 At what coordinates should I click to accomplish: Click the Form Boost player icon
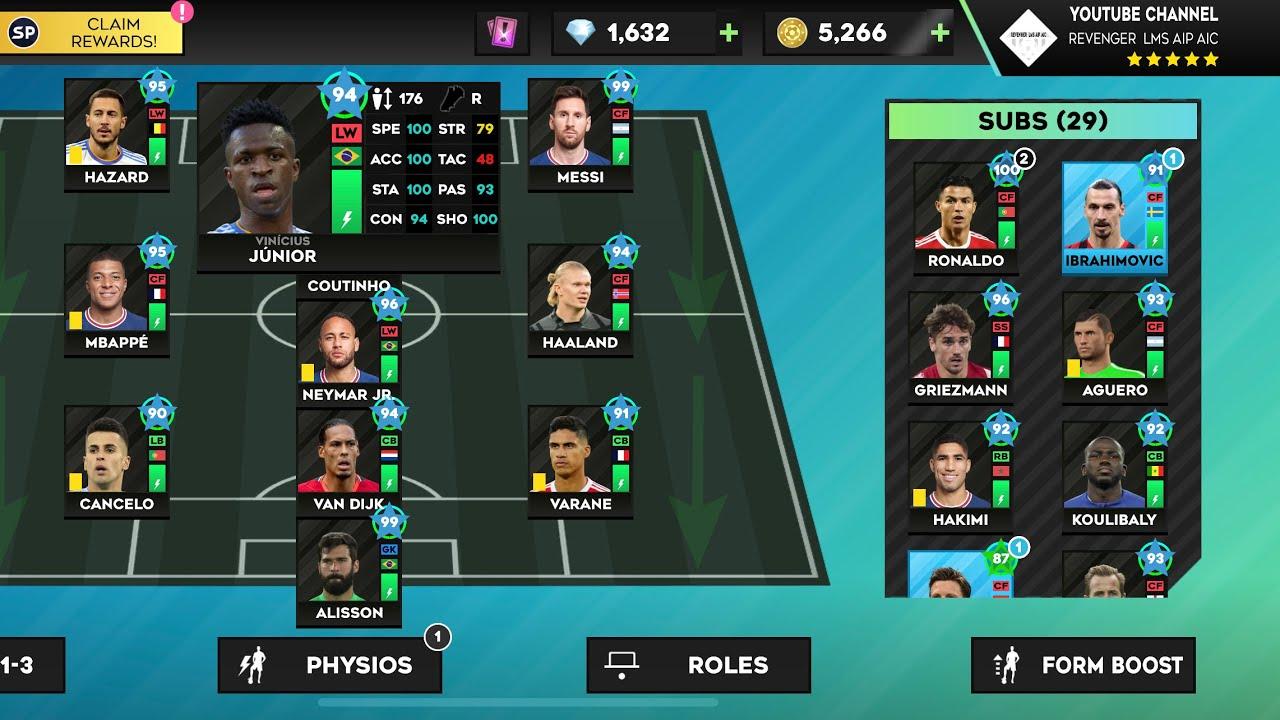tap(1009, 663)
